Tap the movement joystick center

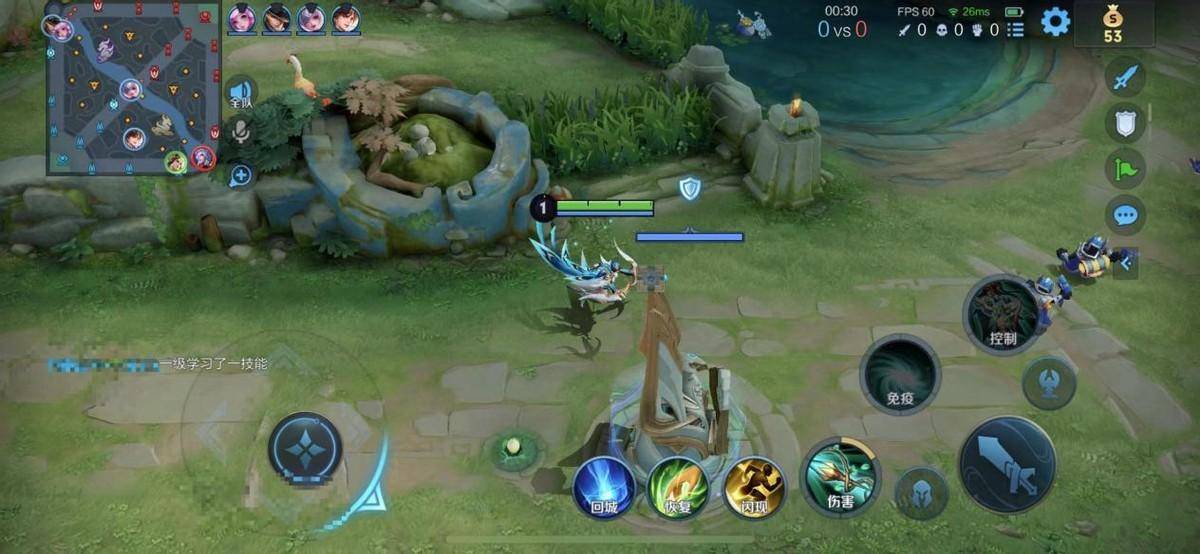(305, 449)
